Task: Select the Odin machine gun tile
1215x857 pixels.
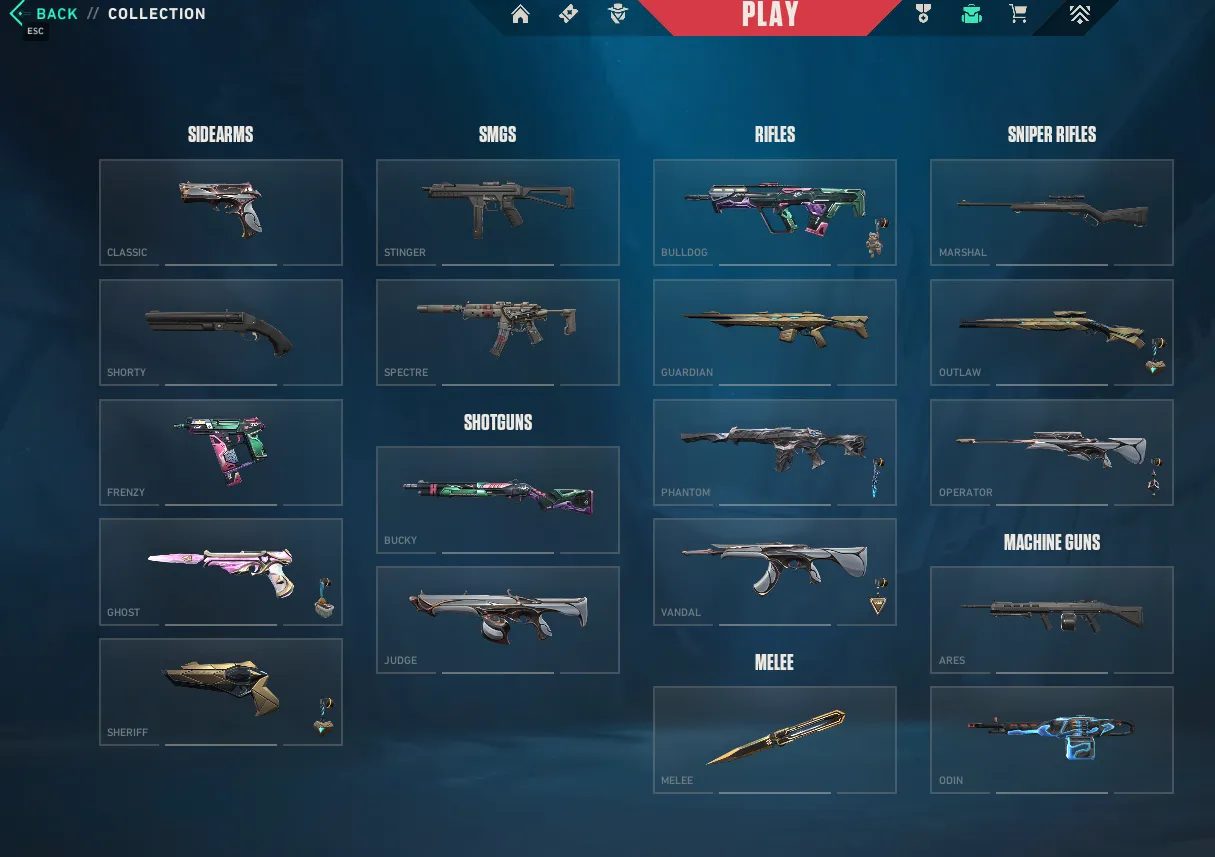Action: click(x=1052, y=739)
